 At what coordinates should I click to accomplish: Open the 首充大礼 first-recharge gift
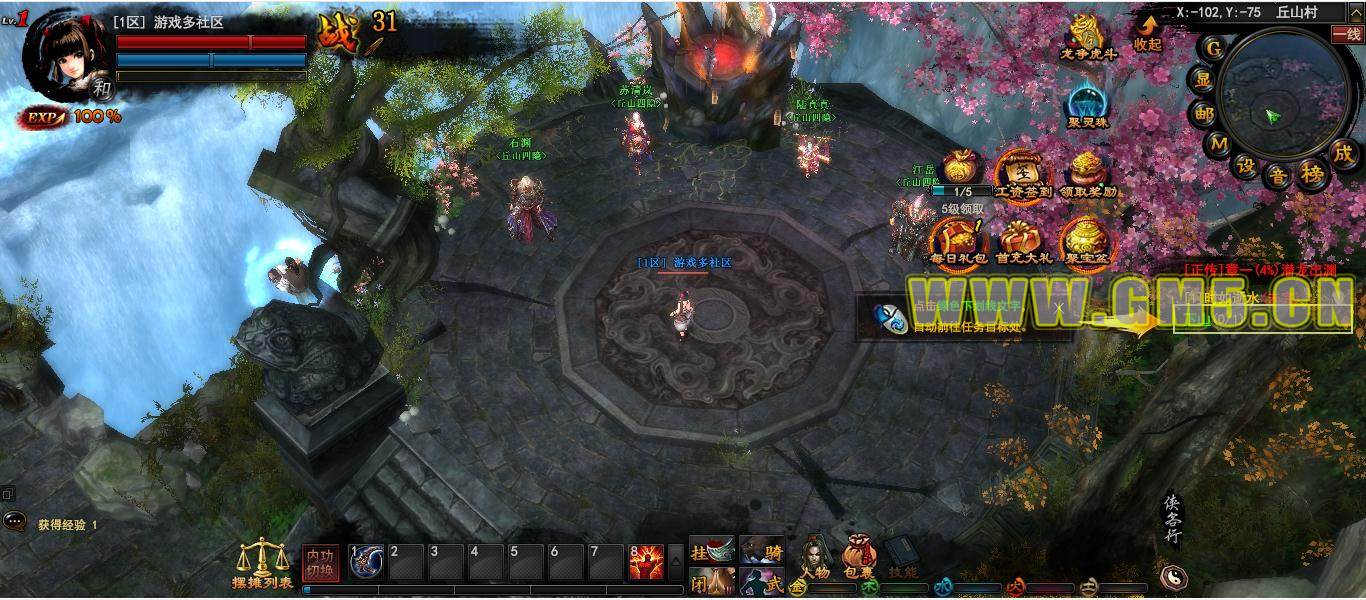coord(1022,241)
